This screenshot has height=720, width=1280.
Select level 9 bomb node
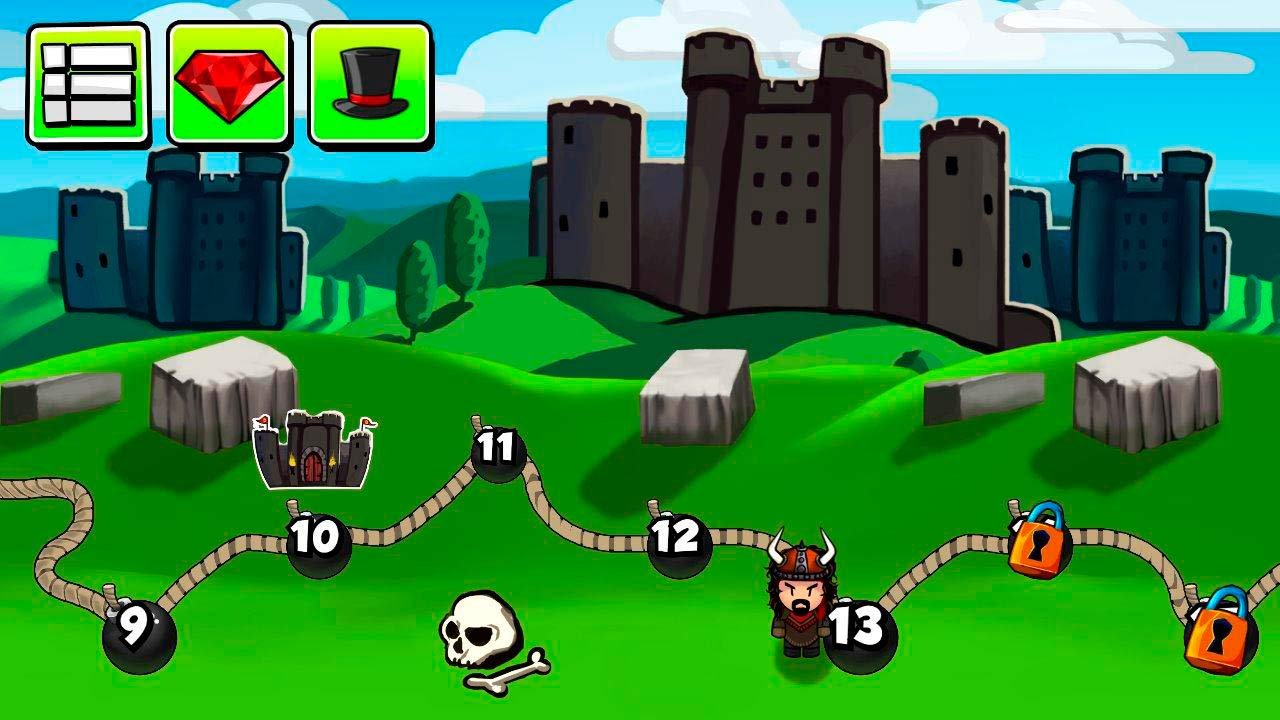138,632
